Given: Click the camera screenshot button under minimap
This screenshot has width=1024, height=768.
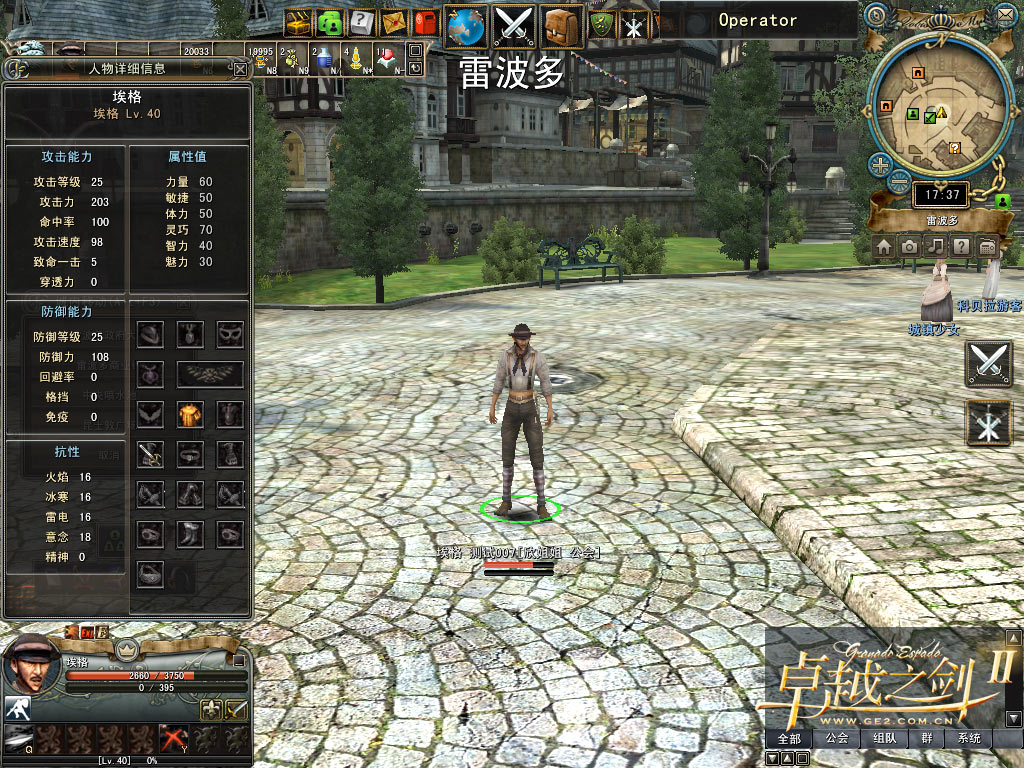Looking at the screenshot, I should coord(910,247).
